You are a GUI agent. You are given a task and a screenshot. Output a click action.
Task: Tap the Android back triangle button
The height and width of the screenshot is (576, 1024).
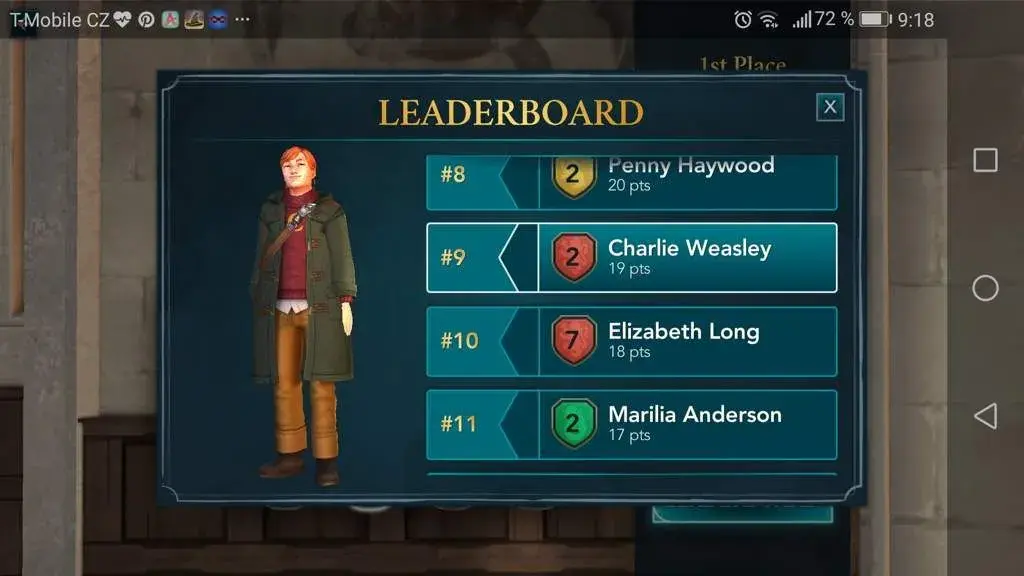pyautogui.click(x=985, y=416)
